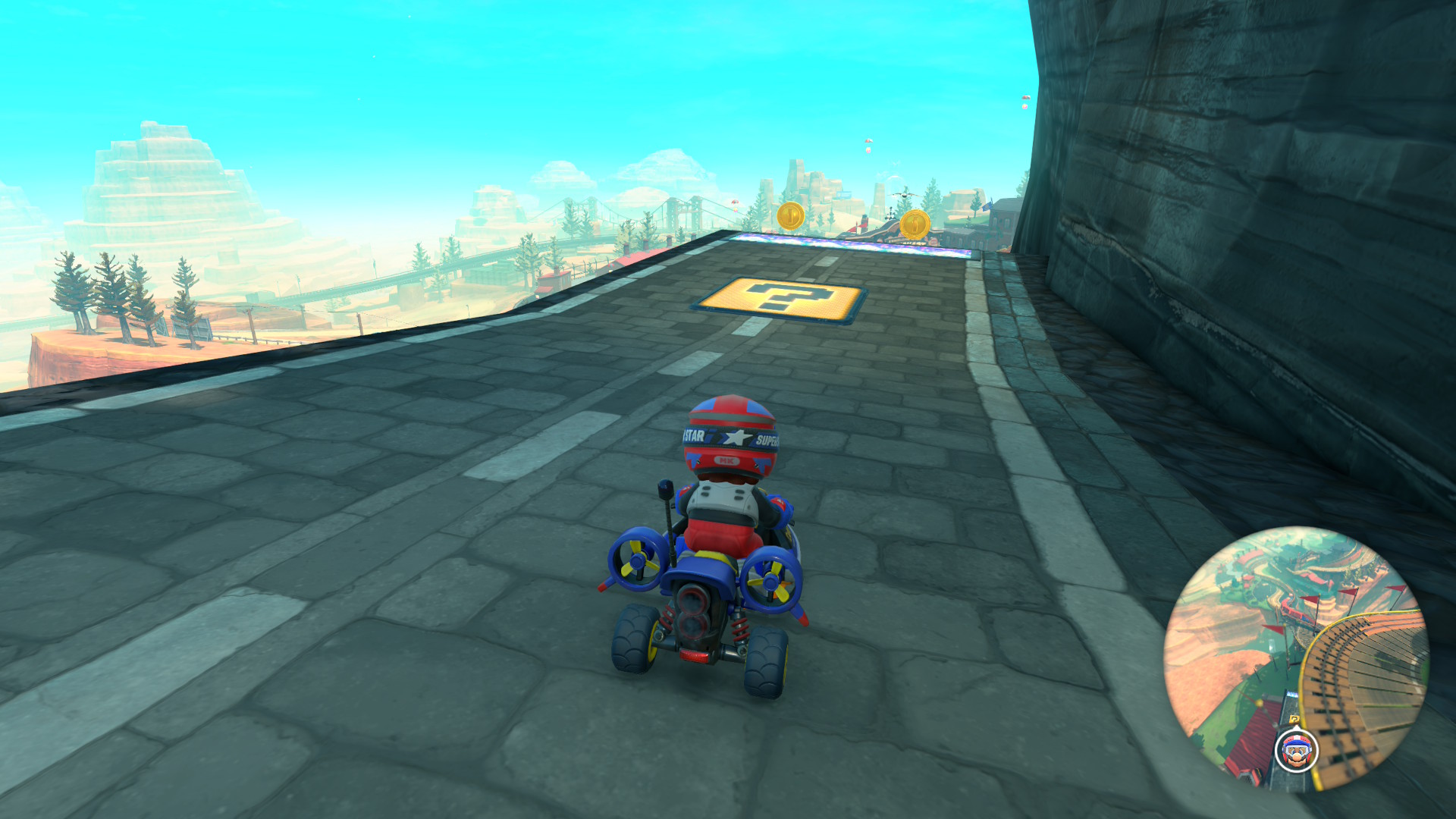The height and width of the screenshot is (819, 1456).
Task: Select the left golden coin above the track
Action: point(790,217)
